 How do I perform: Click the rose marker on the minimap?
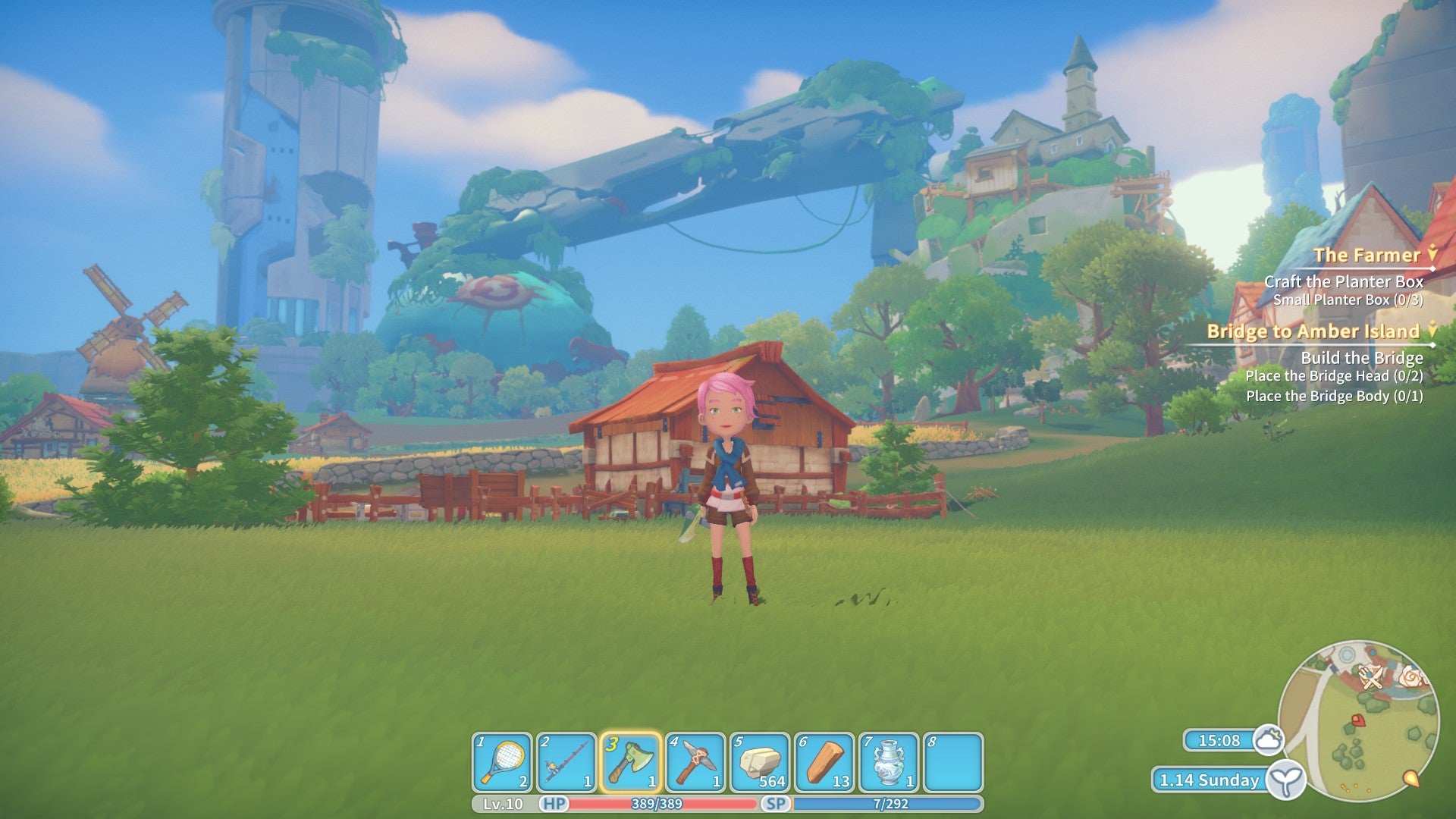click(1411, 676)
